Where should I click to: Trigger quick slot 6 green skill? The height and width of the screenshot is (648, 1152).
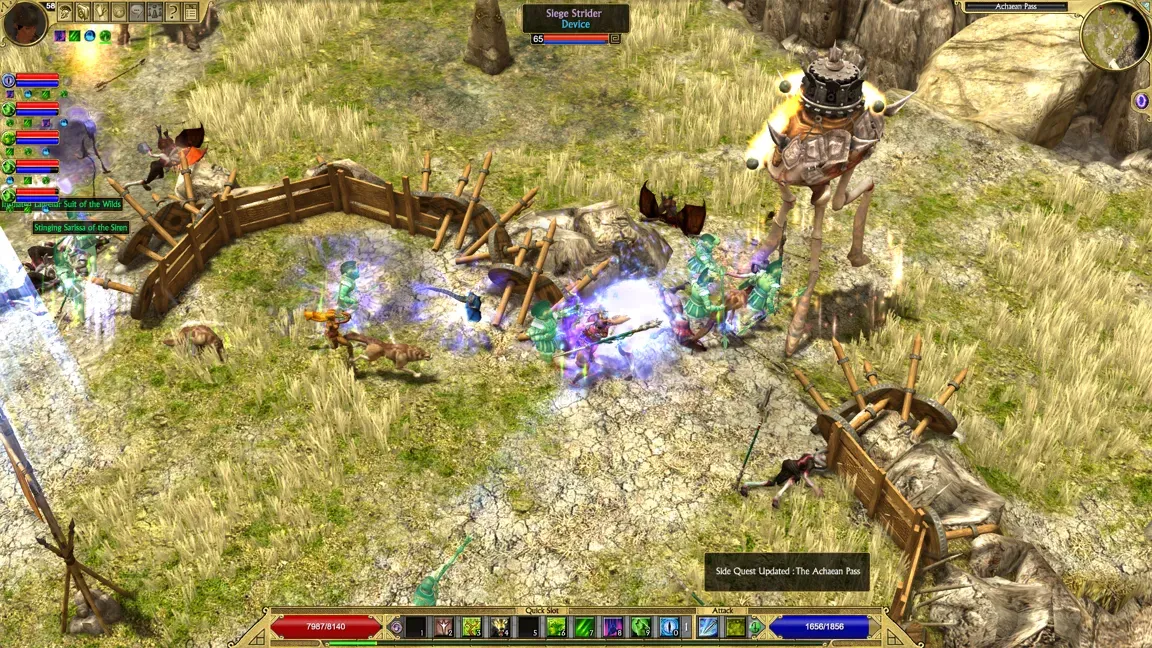click(x=556, y=627)
